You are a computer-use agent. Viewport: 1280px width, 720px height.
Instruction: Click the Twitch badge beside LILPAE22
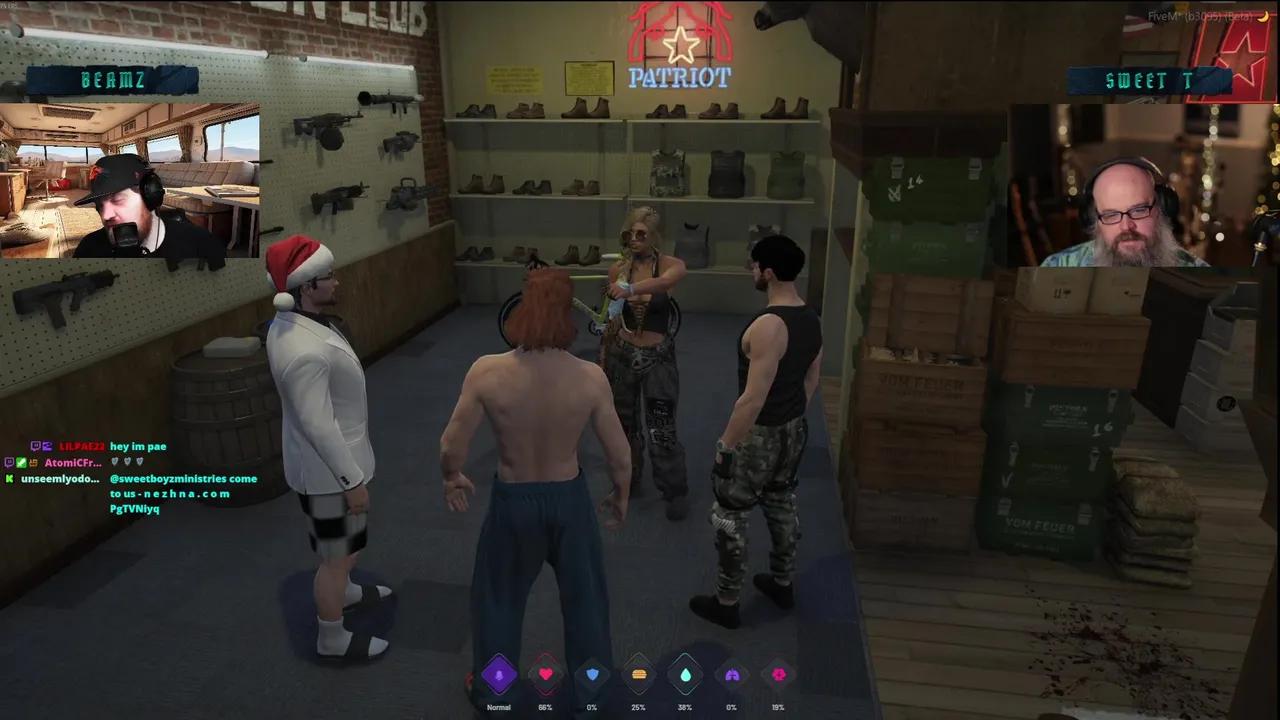[36, 447]
